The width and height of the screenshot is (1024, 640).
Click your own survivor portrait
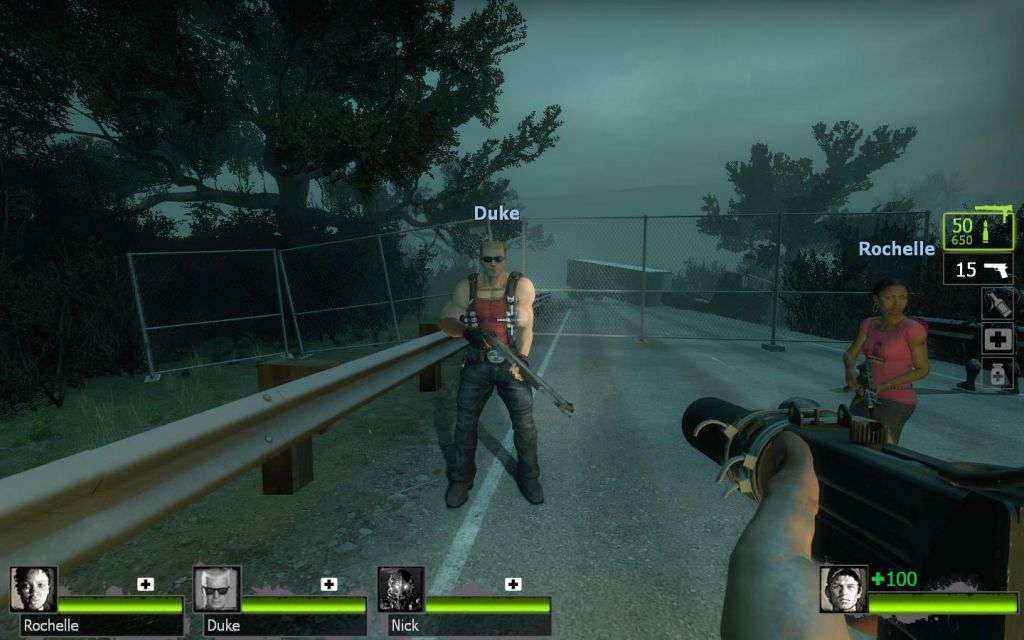pos(843,589)
